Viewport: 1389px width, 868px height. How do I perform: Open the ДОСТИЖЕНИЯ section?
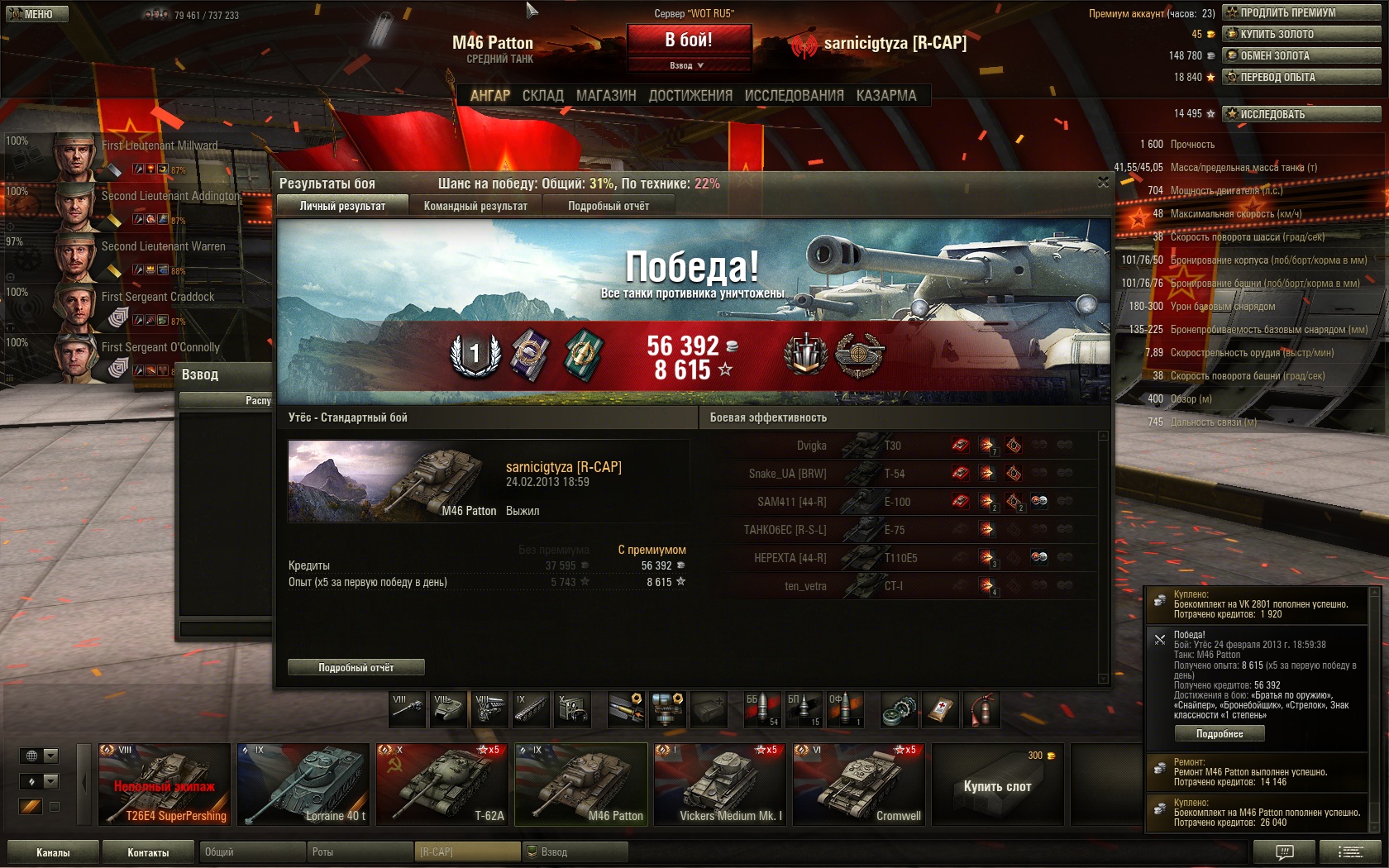(x=690, y=96)
